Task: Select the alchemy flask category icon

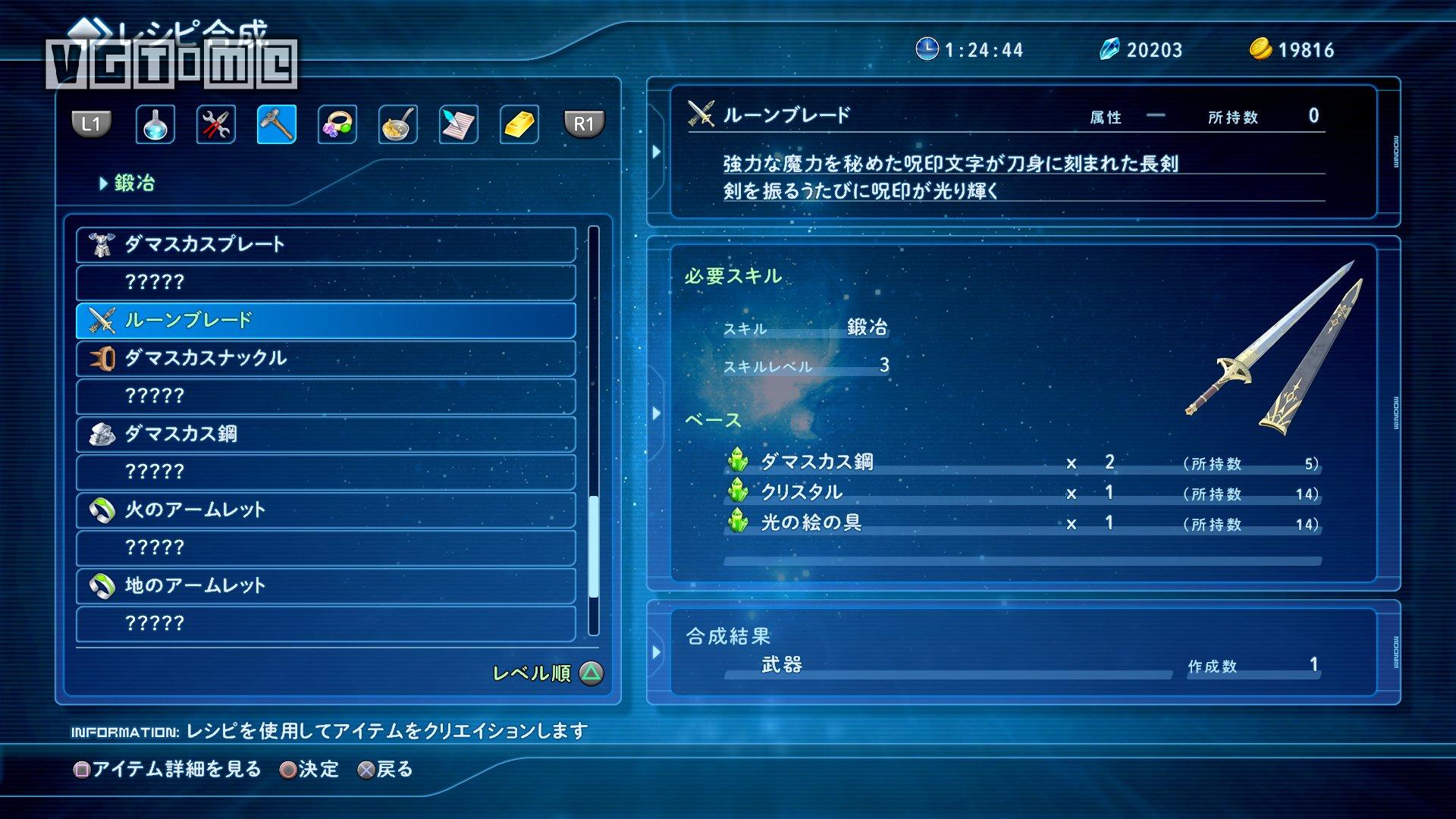Action: 154,124
